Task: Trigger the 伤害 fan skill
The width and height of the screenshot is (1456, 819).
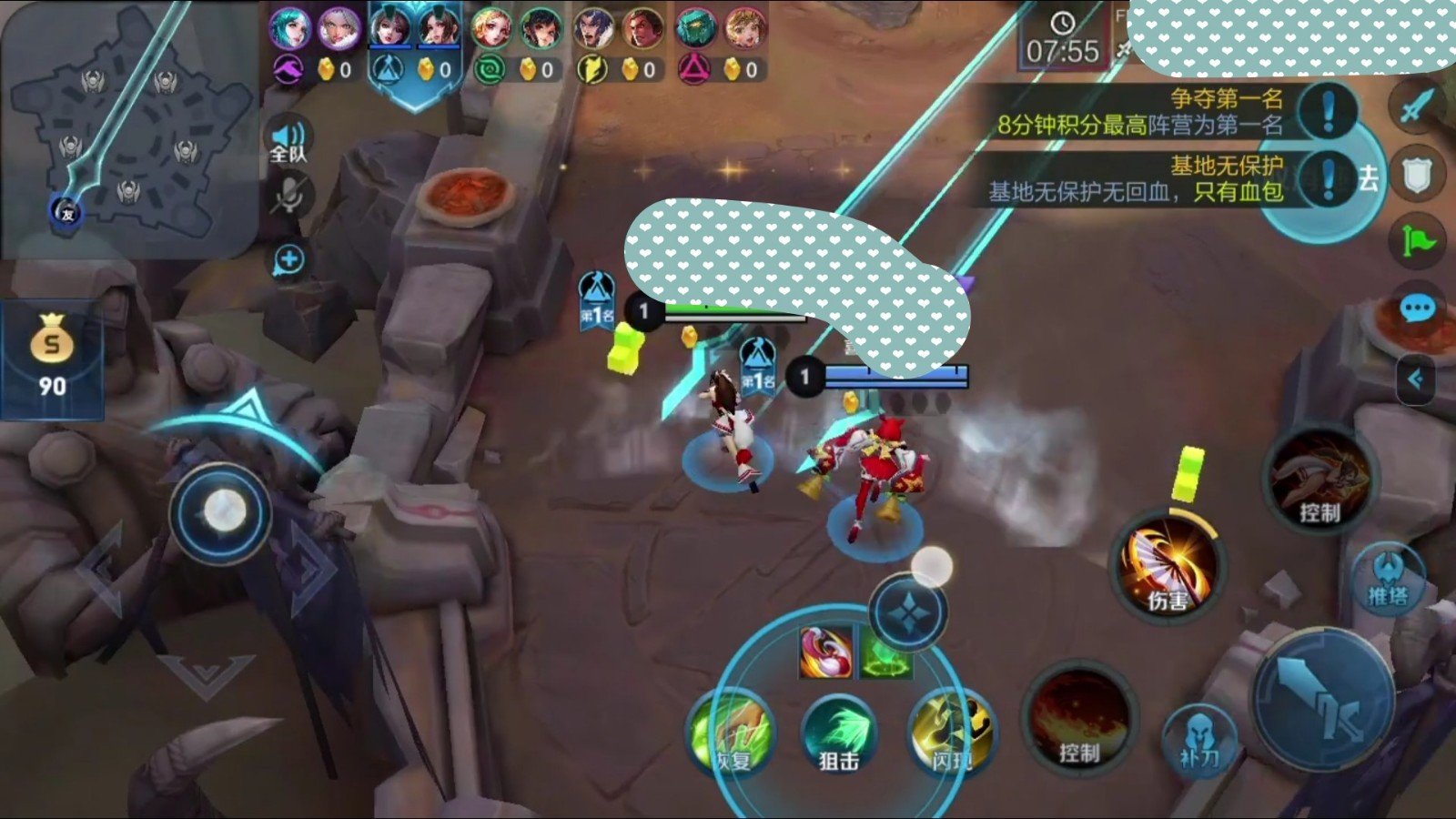Action: coord(1168,566)
